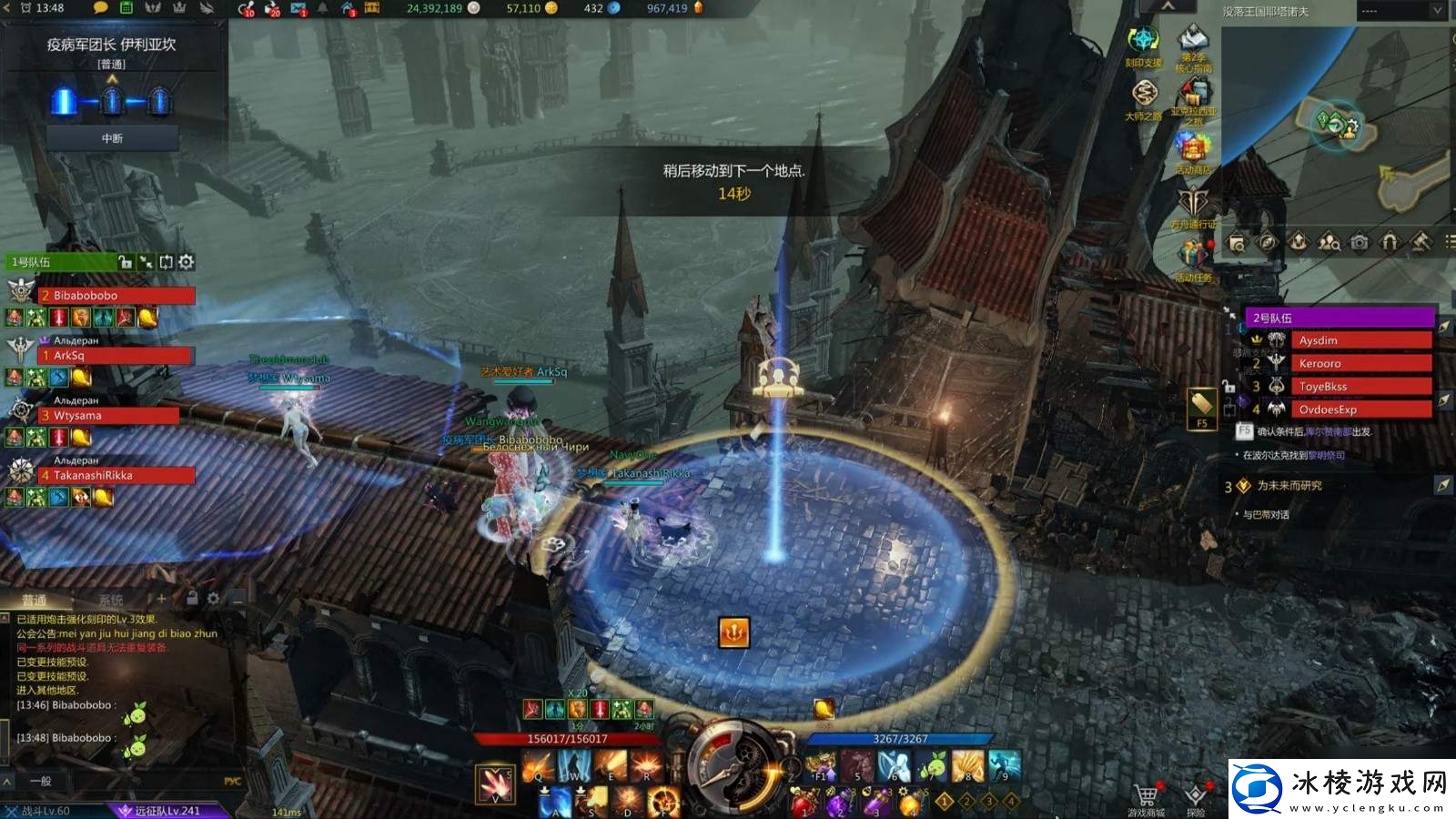Activate the Q skill on the hotbar
This screenshot has width=1456, height=819.
pyautogui.click(x=537, y=766)
